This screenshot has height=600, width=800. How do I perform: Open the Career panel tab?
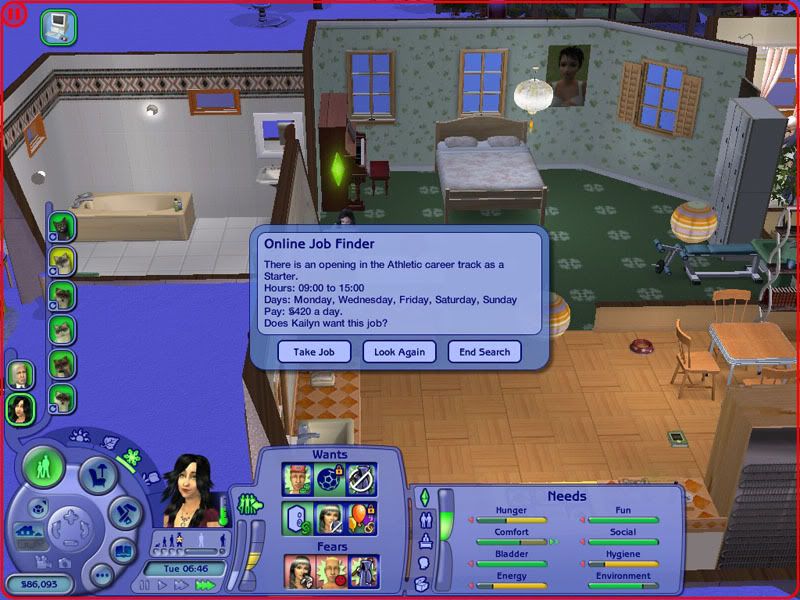pos(423,541)
